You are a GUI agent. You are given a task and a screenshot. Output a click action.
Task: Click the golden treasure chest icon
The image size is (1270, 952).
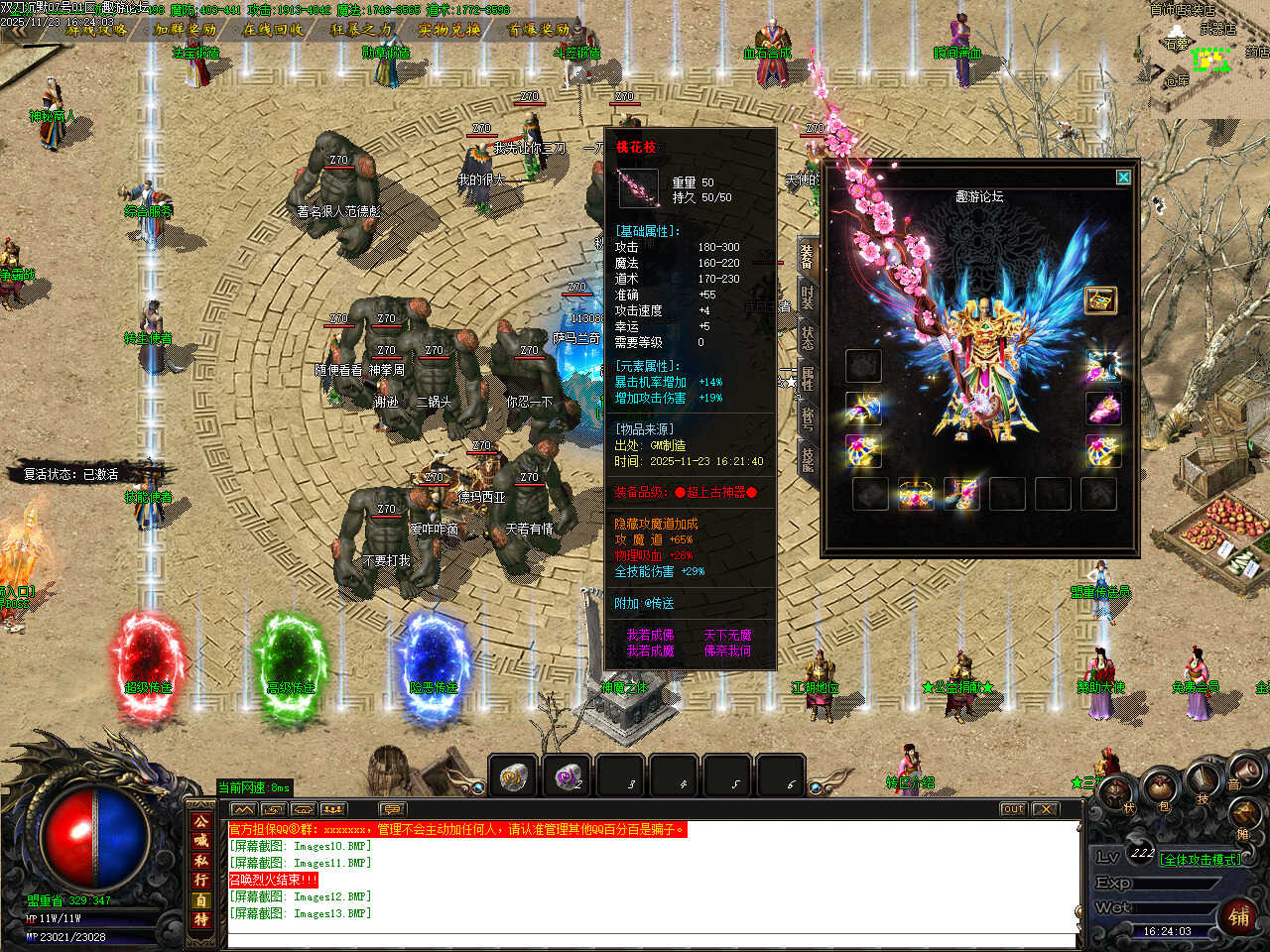1099,299
